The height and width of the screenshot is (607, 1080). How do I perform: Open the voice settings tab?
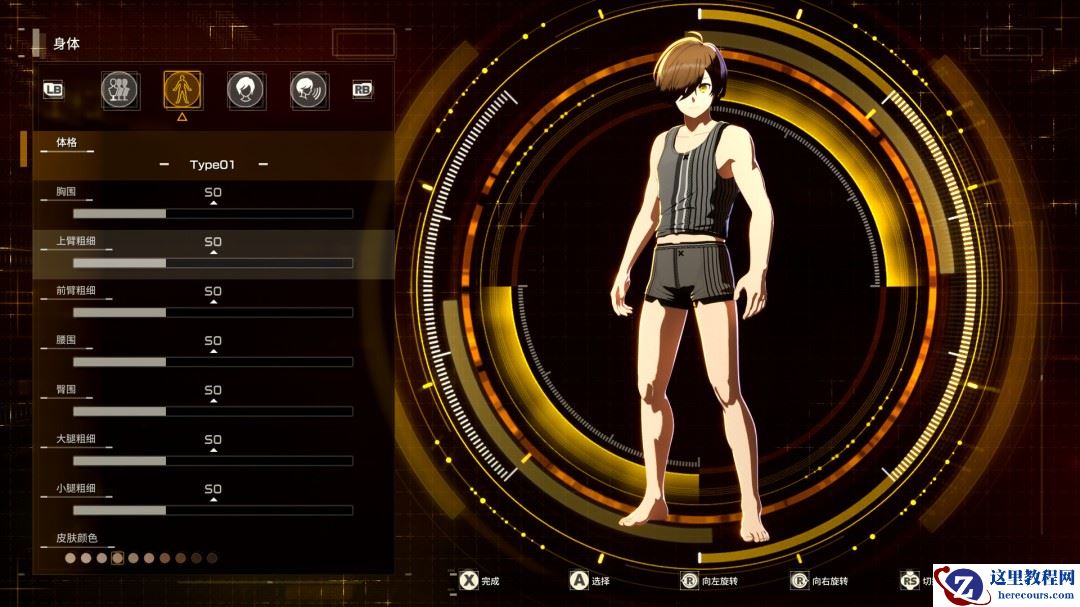[x=309, y=90]
